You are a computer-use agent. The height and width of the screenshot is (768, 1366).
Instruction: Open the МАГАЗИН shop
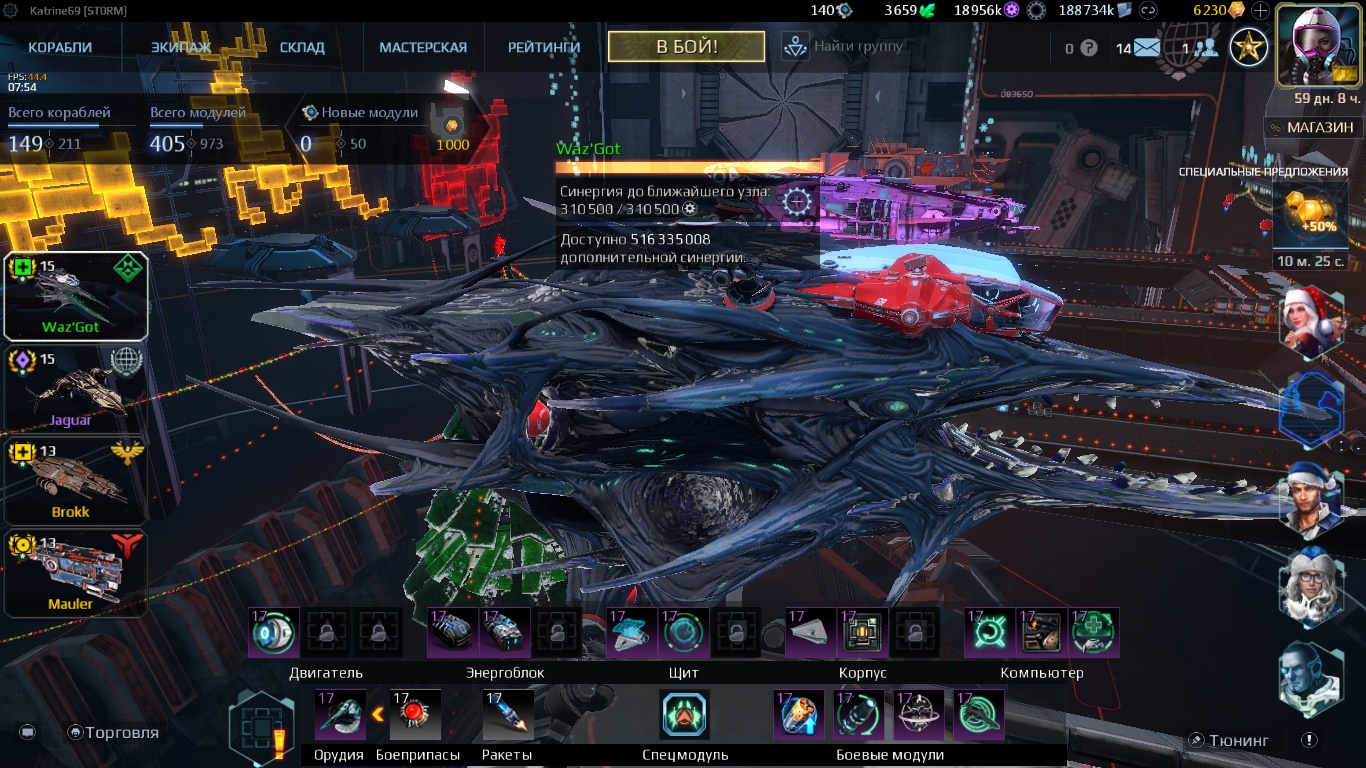(x=1311, y=127)
